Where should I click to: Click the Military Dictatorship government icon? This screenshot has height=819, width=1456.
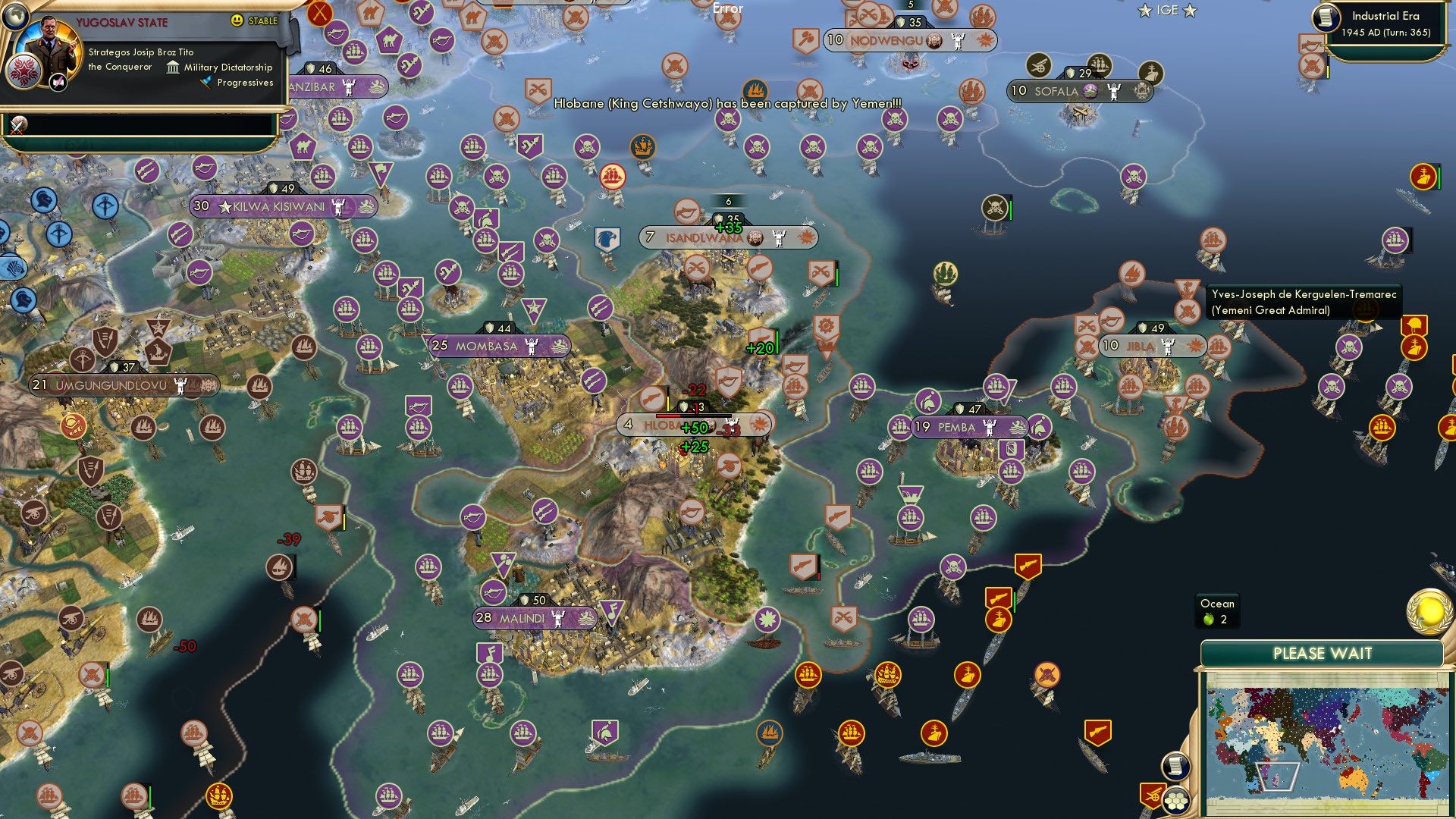click(x=173, y=67)
